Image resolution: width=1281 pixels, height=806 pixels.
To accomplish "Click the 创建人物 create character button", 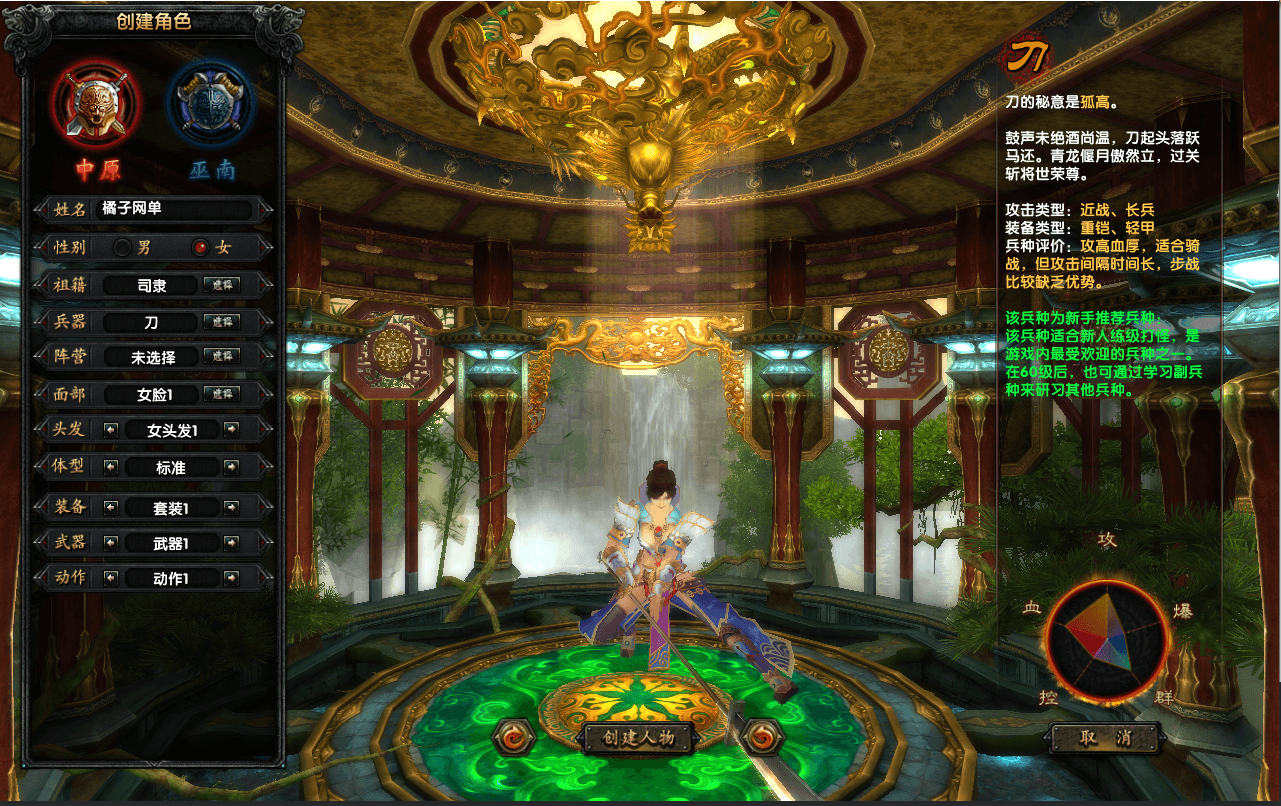I will (x=639, y=739).
